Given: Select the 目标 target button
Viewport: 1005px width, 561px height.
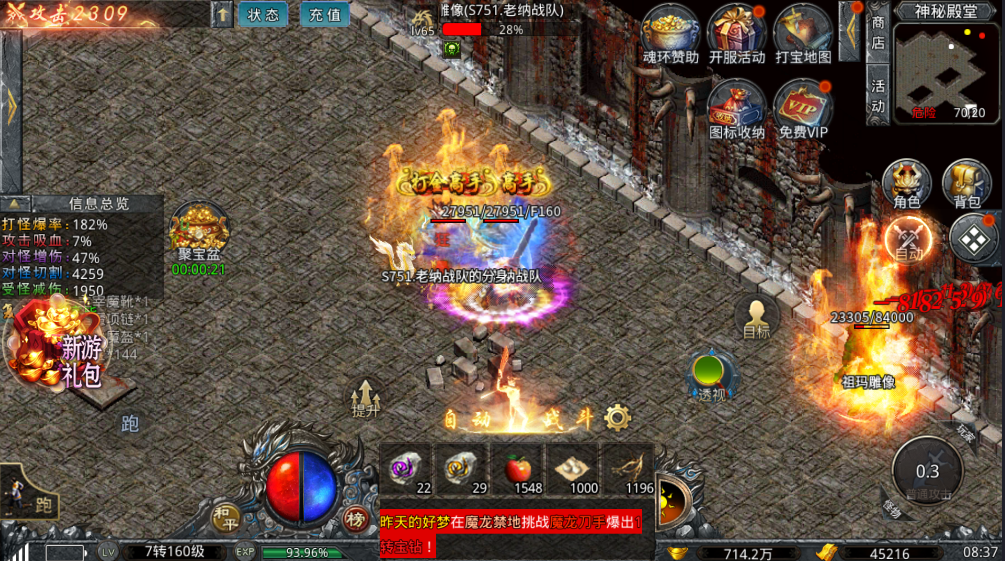Looking at the screenshot, I should click(757, 315).
